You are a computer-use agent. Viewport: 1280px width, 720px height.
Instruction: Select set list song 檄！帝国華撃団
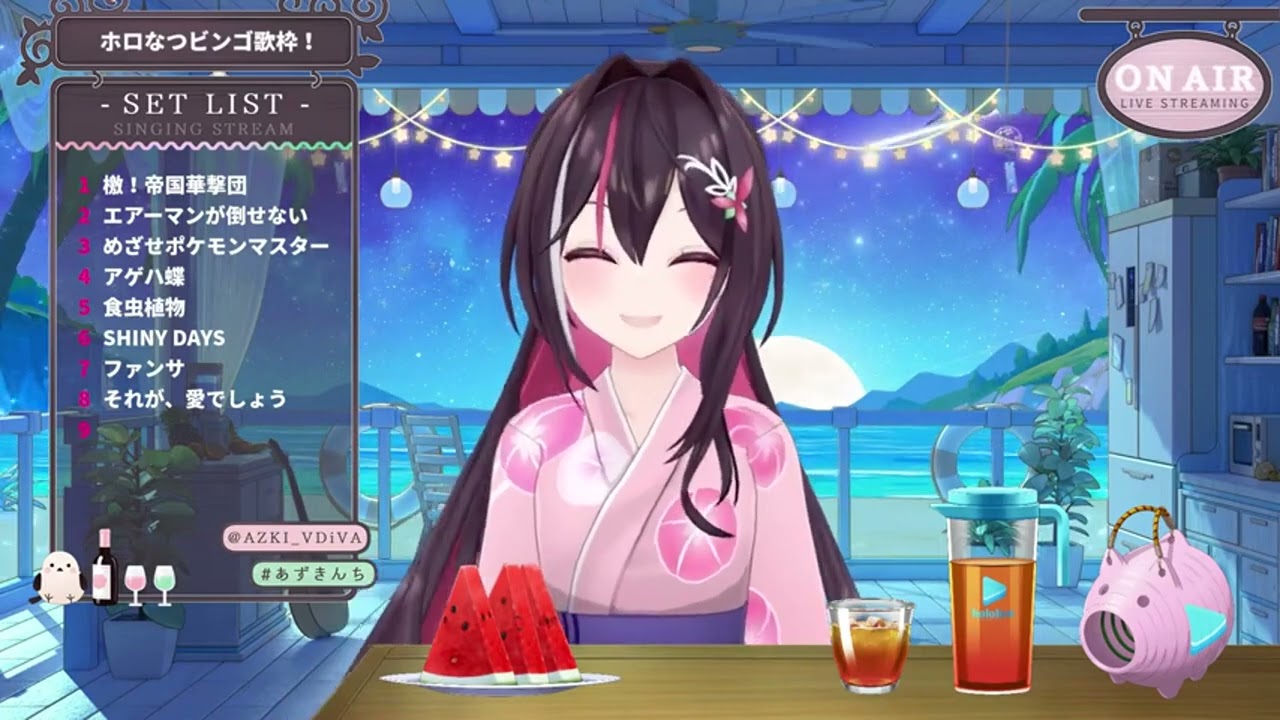click(174, 185)
